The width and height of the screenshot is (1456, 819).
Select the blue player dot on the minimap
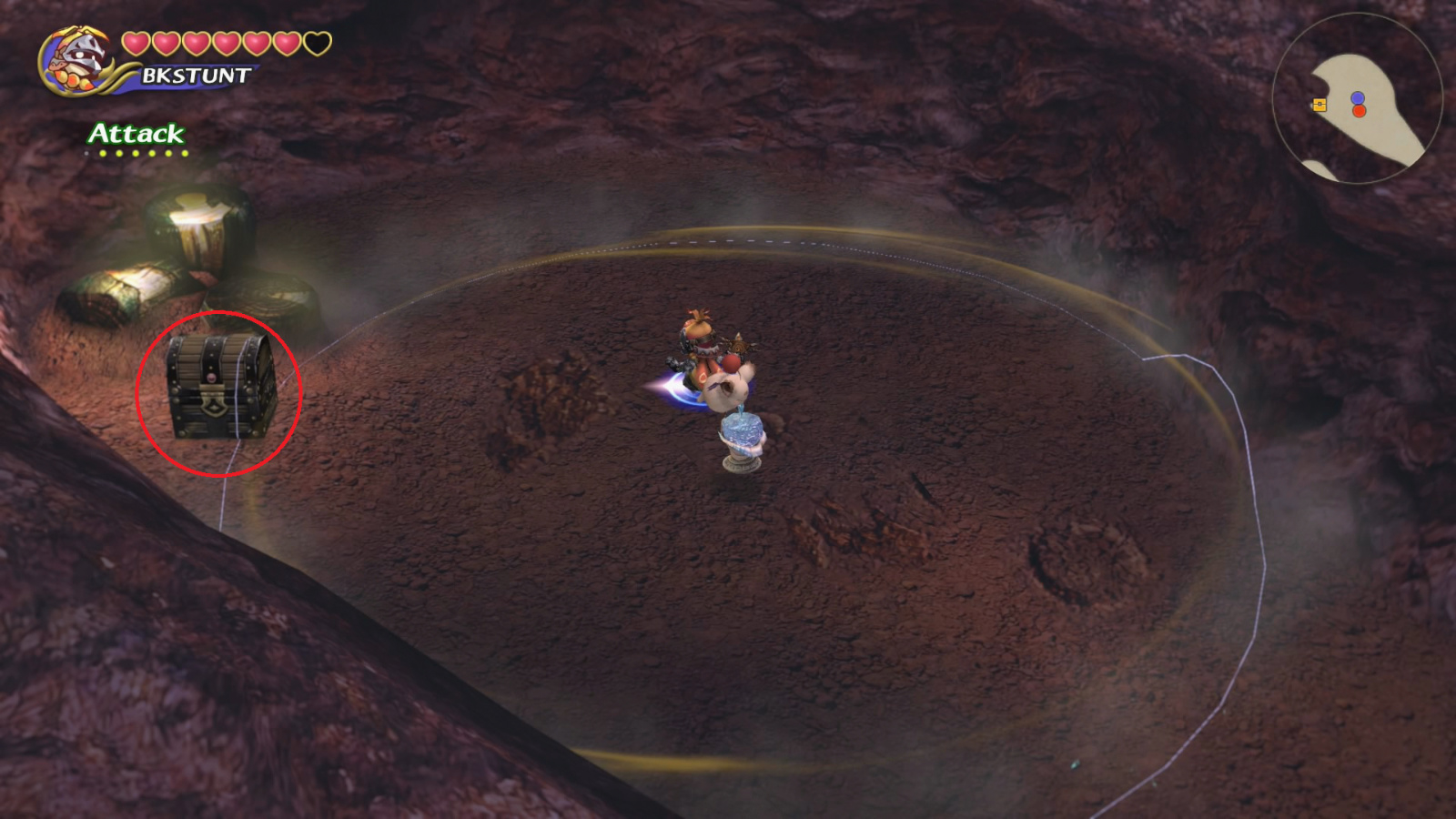(1358, 97)
